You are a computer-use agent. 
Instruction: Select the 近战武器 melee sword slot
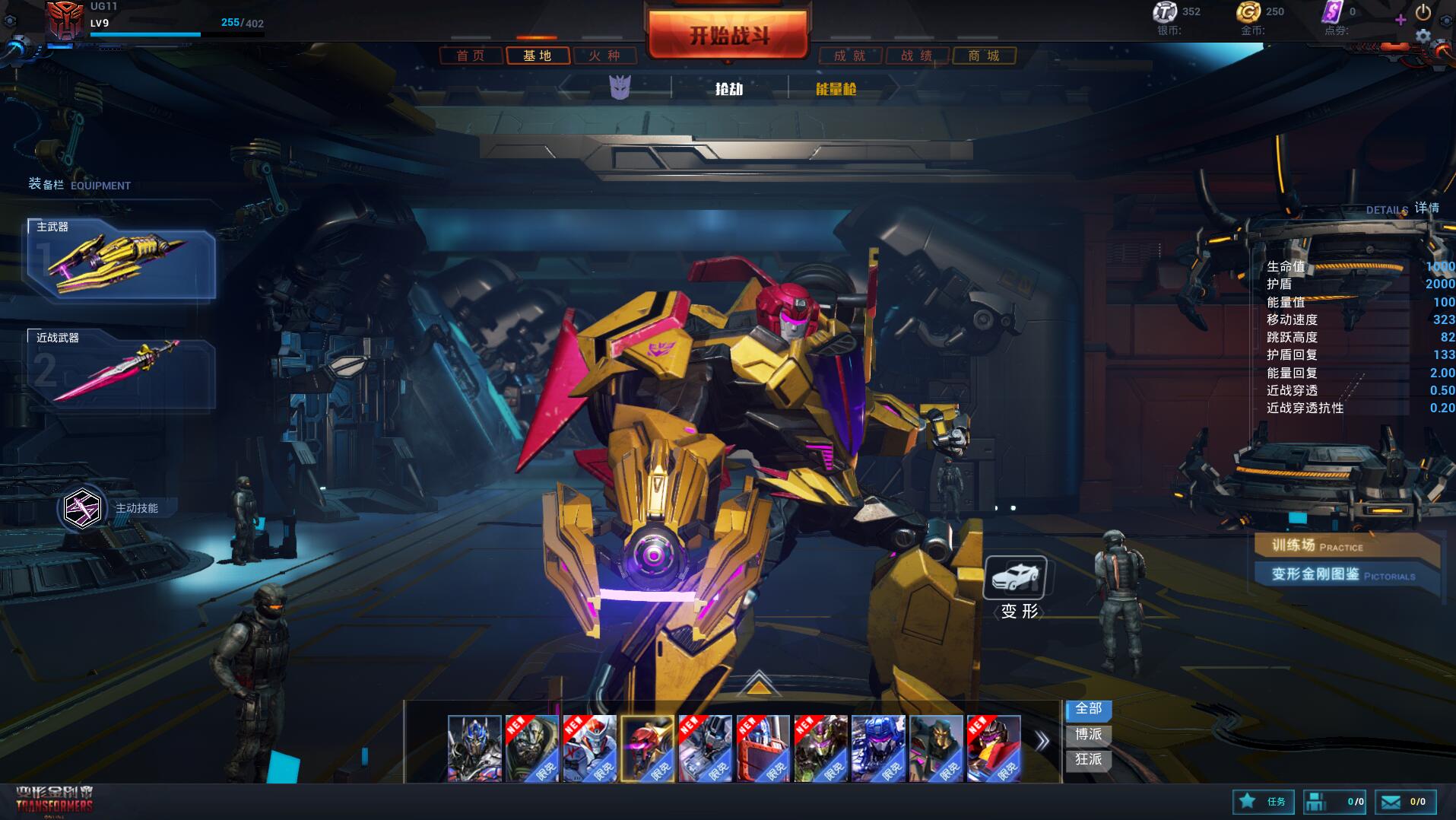(x=122, y=369)
